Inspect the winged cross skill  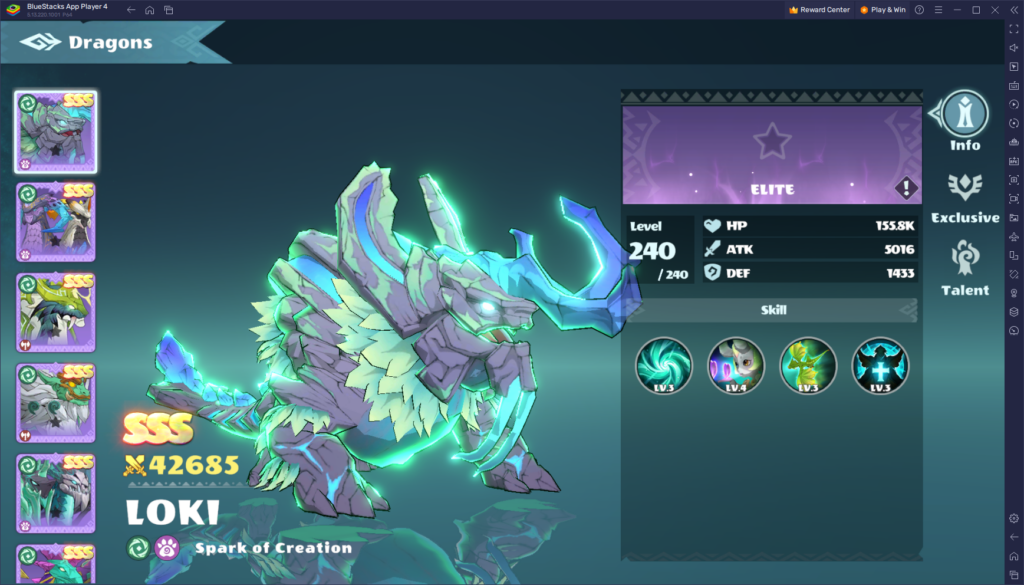point(880,365)
